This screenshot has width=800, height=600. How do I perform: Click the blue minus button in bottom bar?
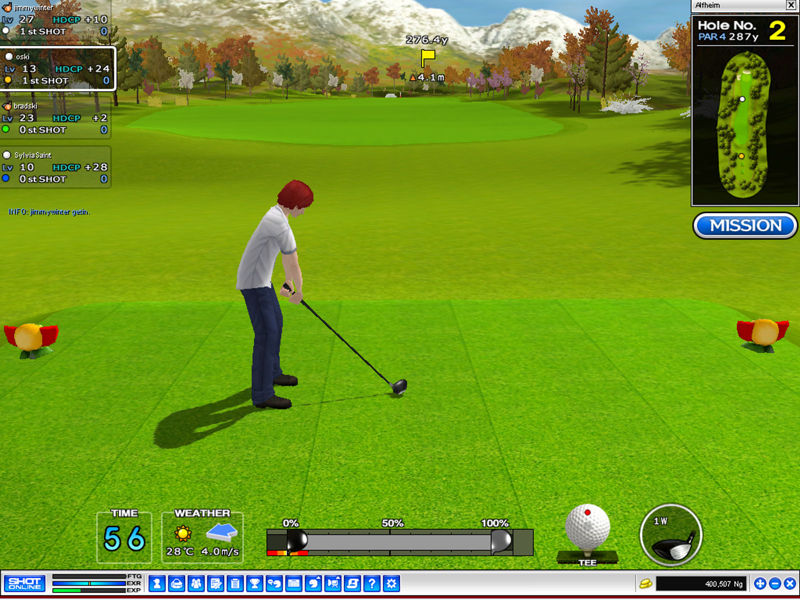(x=775, y=583)
